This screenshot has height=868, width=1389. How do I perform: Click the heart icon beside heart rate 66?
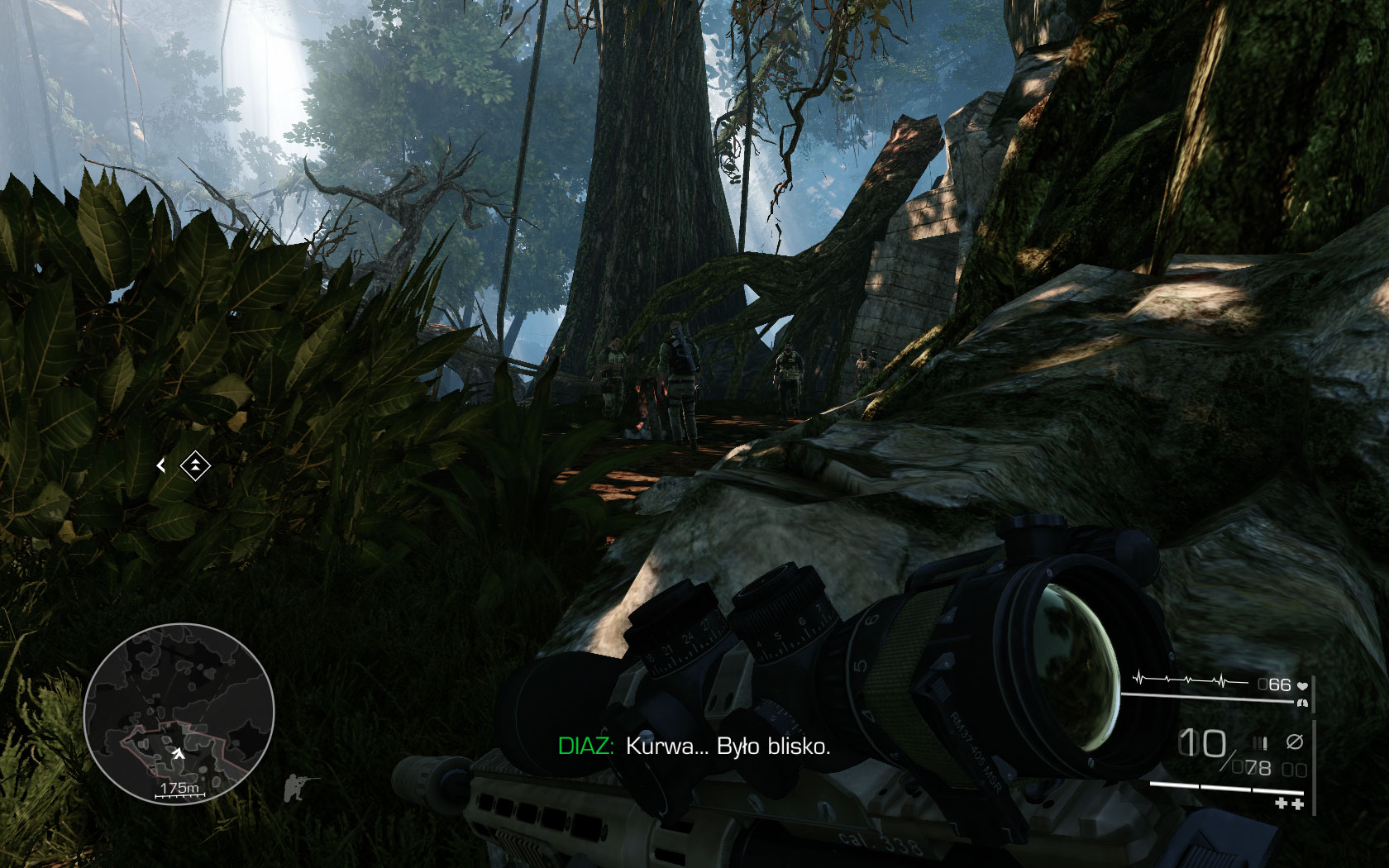tap(1303, 686)
